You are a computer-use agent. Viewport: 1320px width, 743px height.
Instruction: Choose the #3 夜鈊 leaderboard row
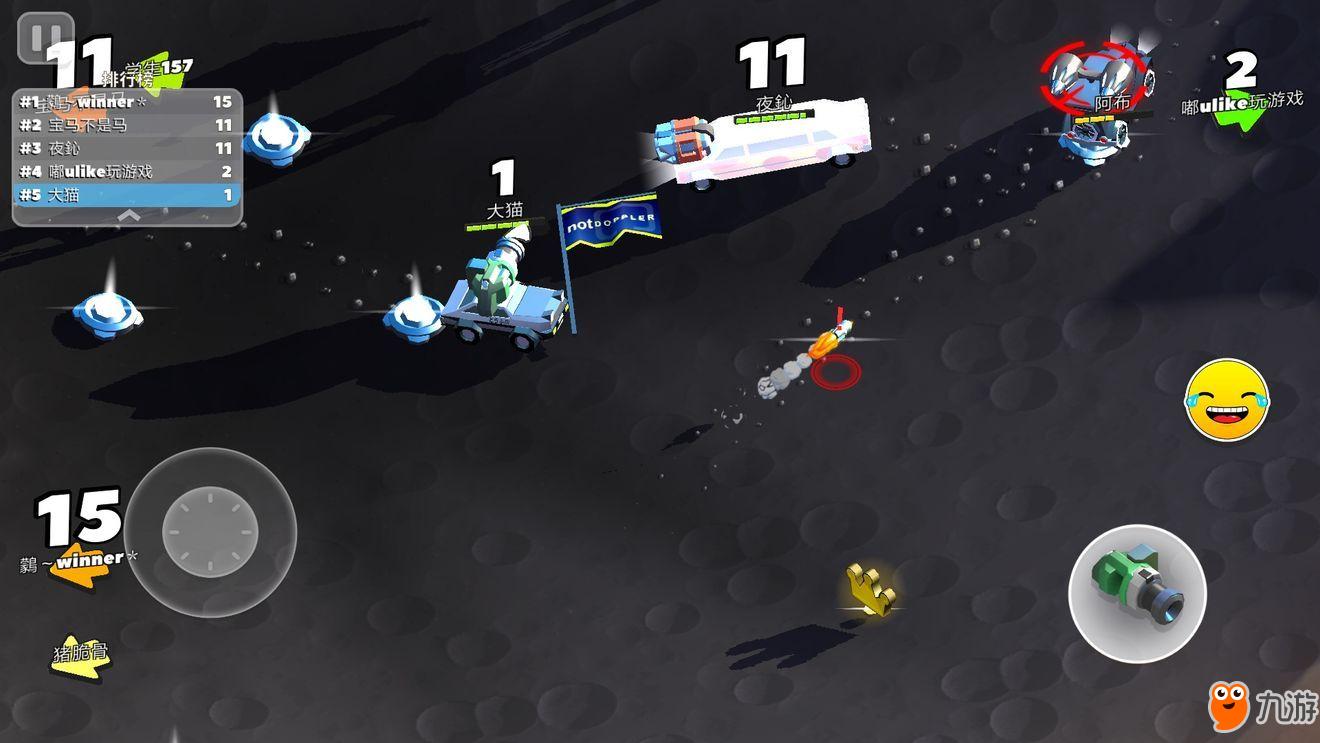tap(127, 148)
